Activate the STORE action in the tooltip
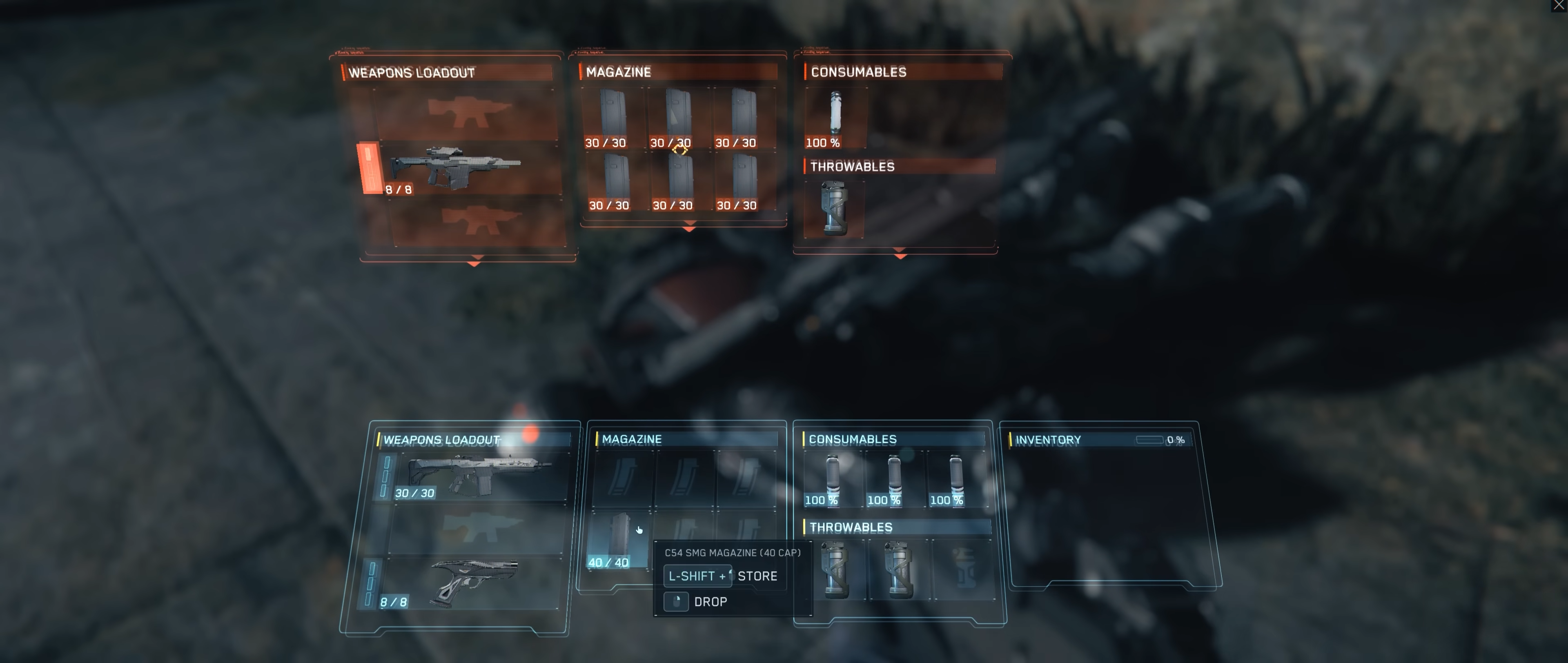1568x663 pixels. (757, 575)
